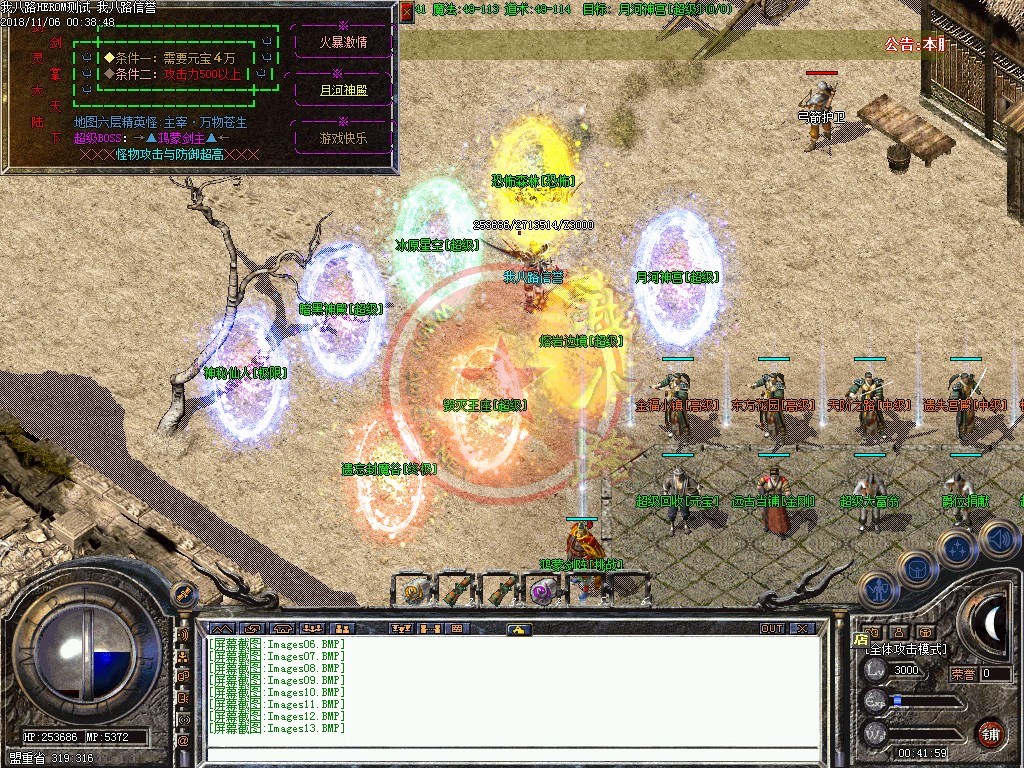This screenshot has width=1024, height=768.
Task: Open the character status round button
Action: coord(877,590)
